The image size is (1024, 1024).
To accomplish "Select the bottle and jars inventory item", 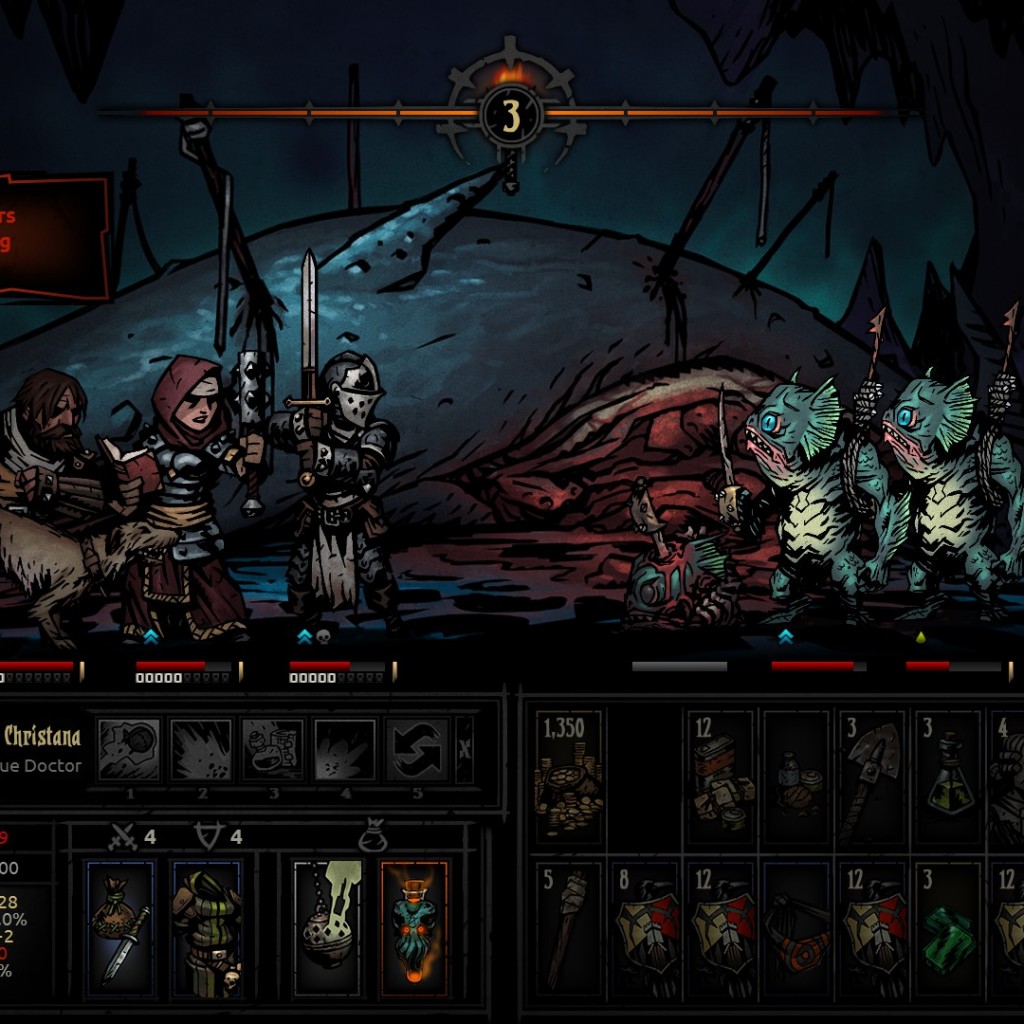I will (x=796, y=777).
